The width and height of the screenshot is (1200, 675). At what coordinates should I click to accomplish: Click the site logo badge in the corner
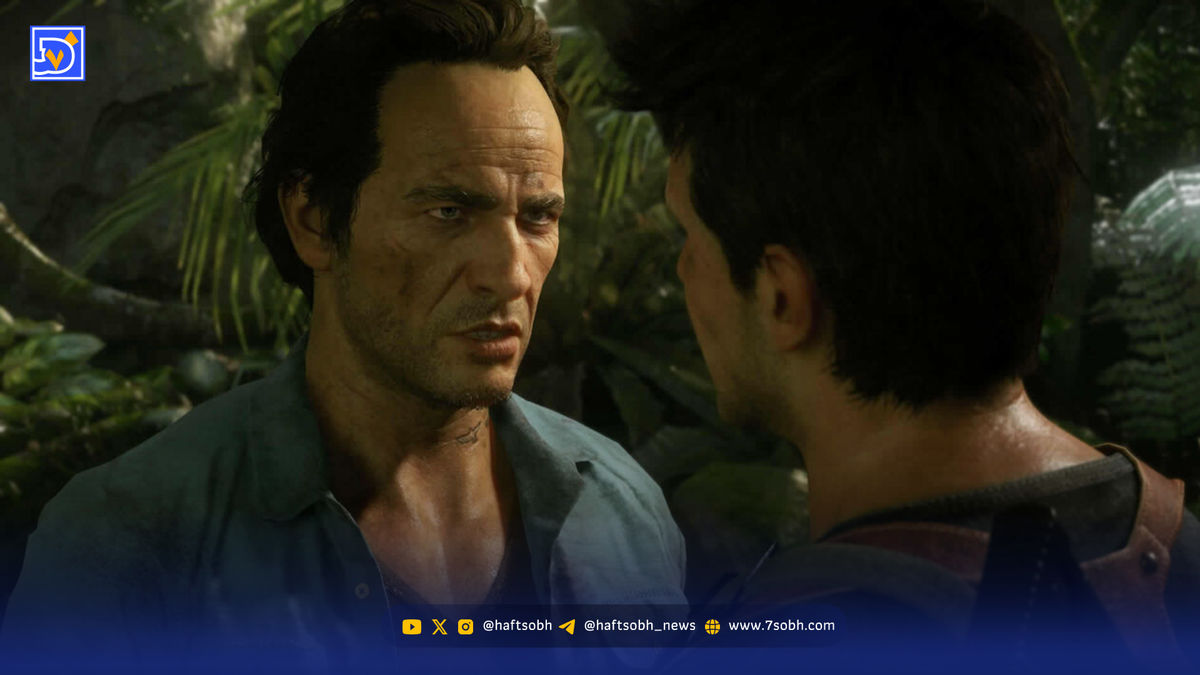(x=58, y=53)
